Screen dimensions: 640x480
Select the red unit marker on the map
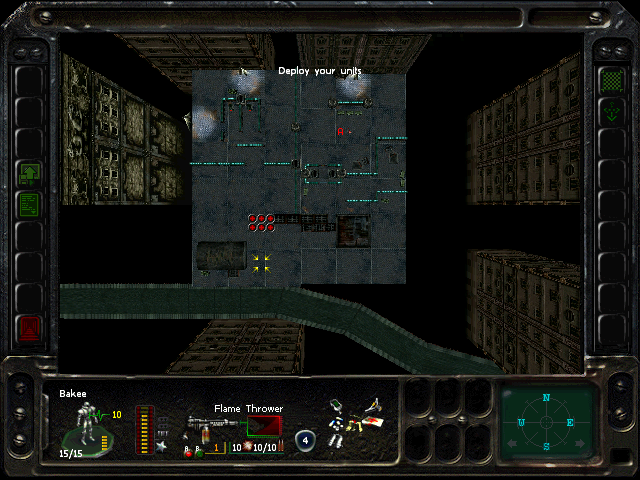[341, 132]
